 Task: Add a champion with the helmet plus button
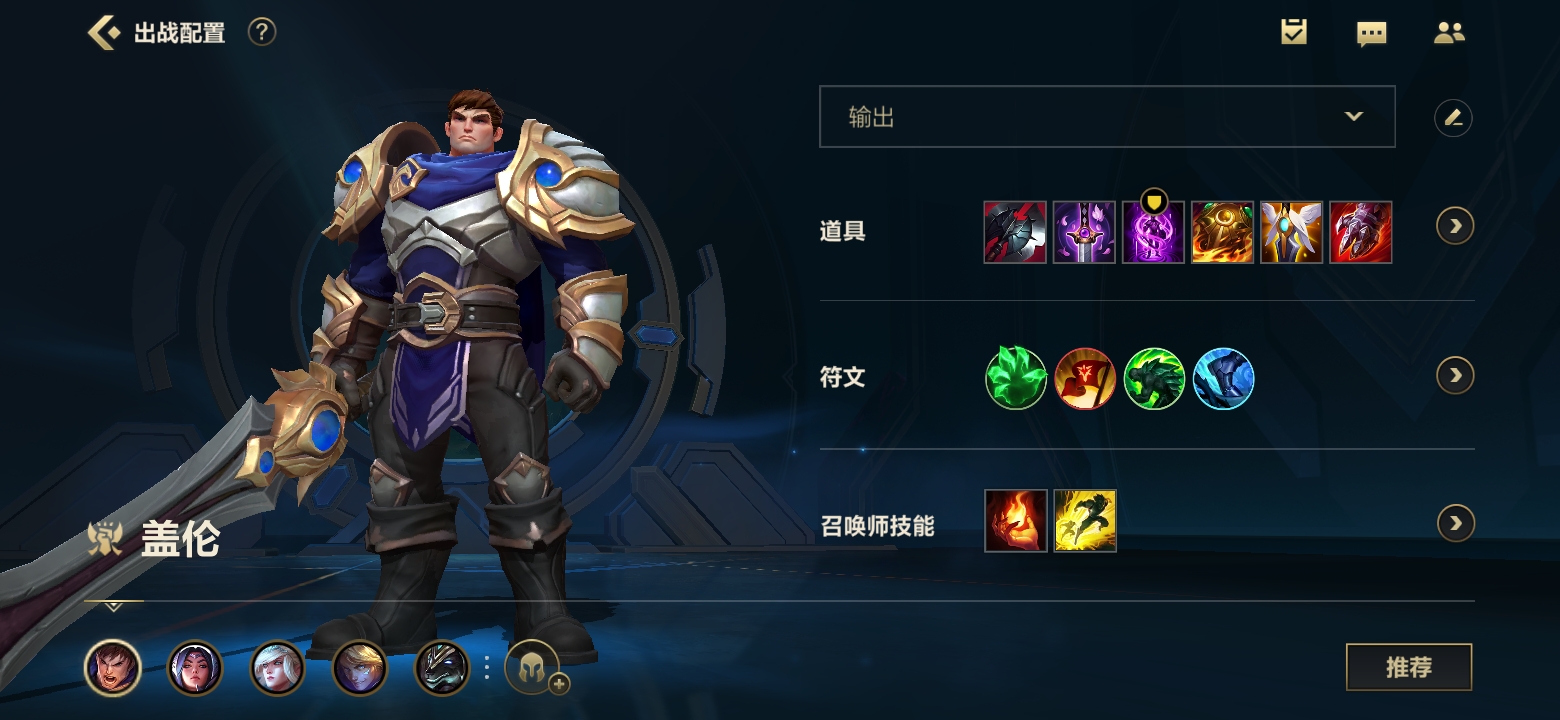click(x=534, y=667)
